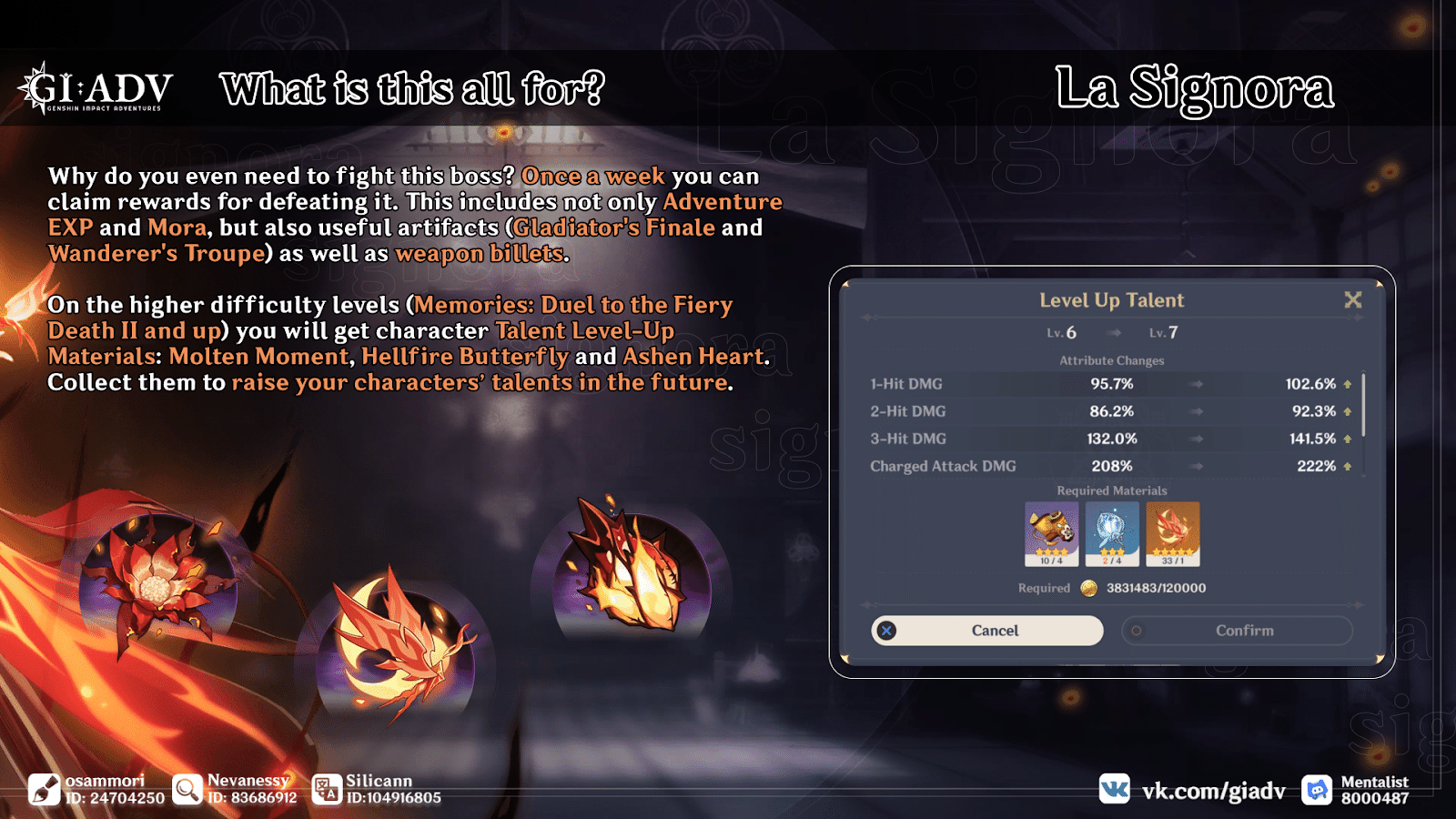Click the green increase arrow beside 102.6%
1456x819 pixels.
[x=1345, y=384]
